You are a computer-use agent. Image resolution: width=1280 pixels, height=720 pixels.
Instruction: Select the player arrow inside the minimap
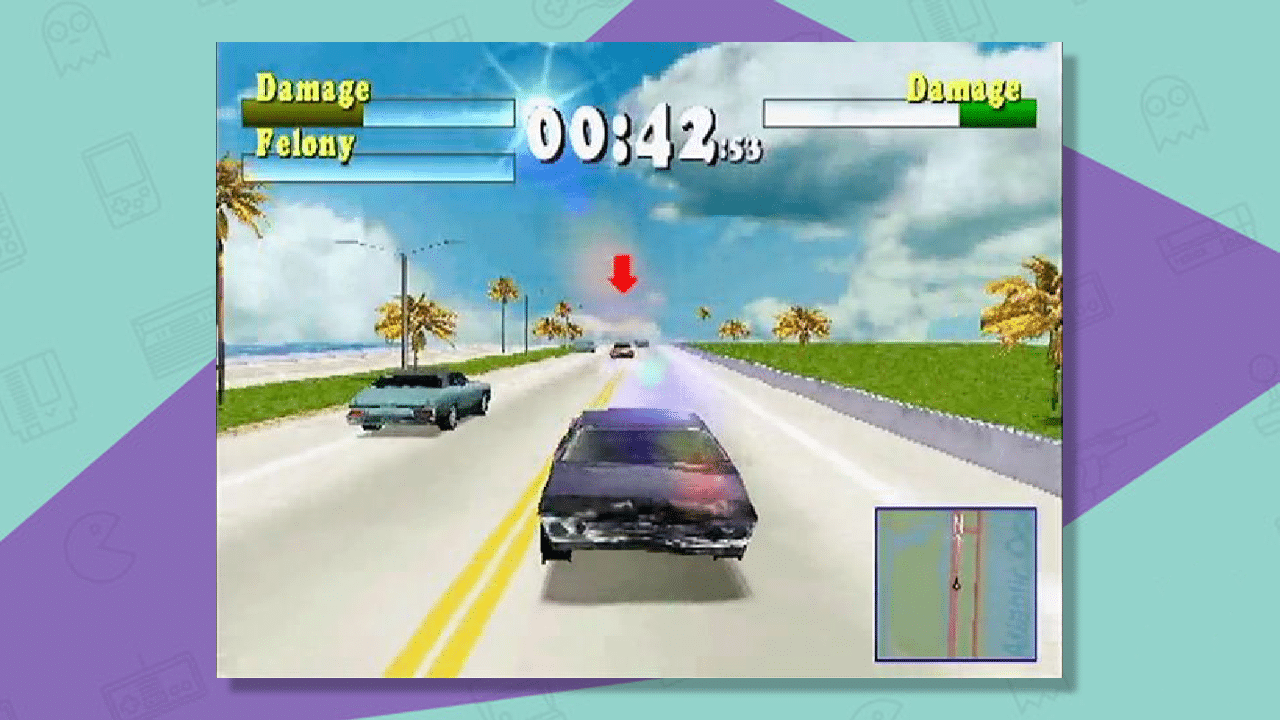pyautogui.click(x=955, y=583)
